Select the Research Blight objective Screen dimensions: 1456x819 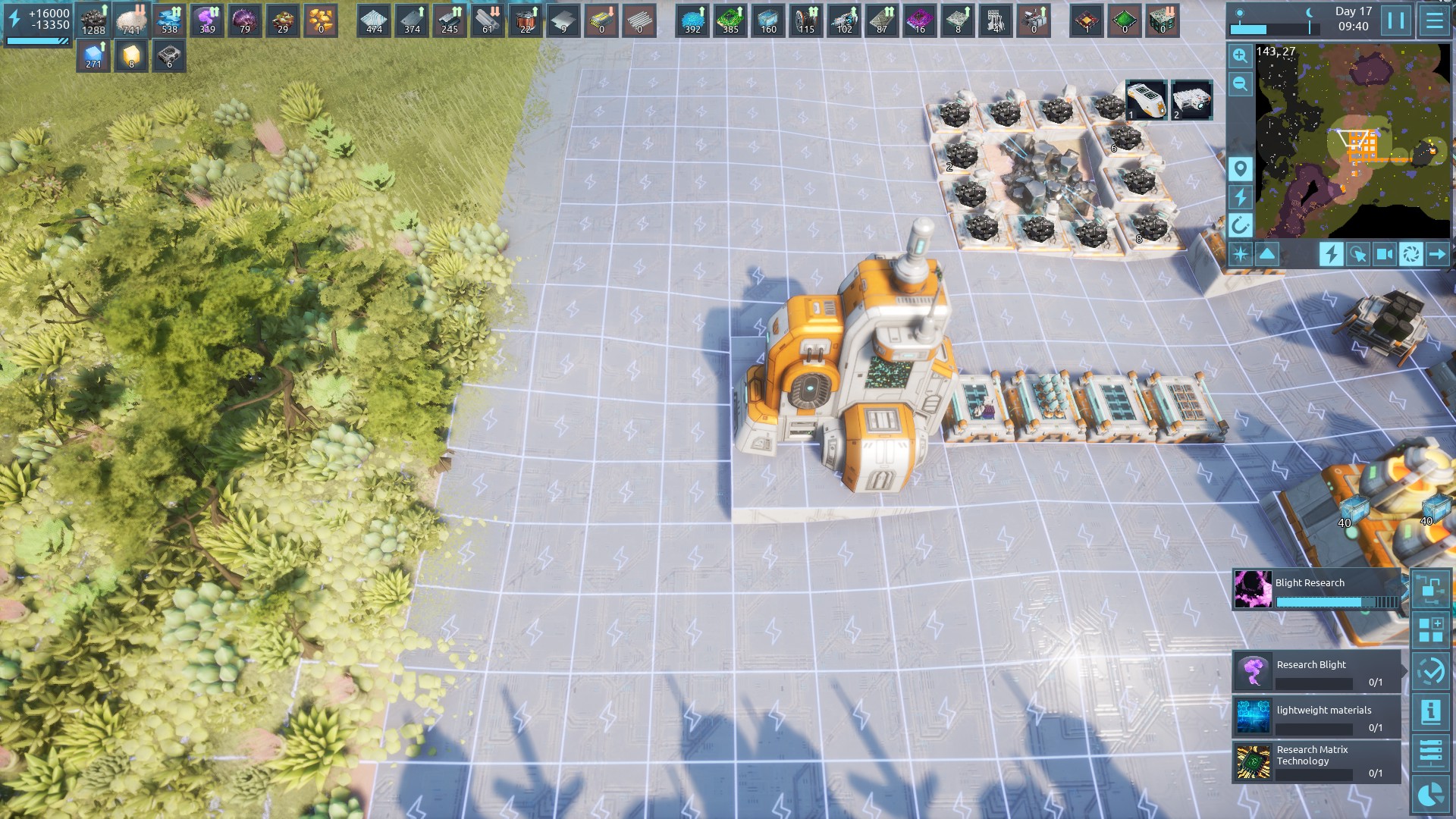1316,672
